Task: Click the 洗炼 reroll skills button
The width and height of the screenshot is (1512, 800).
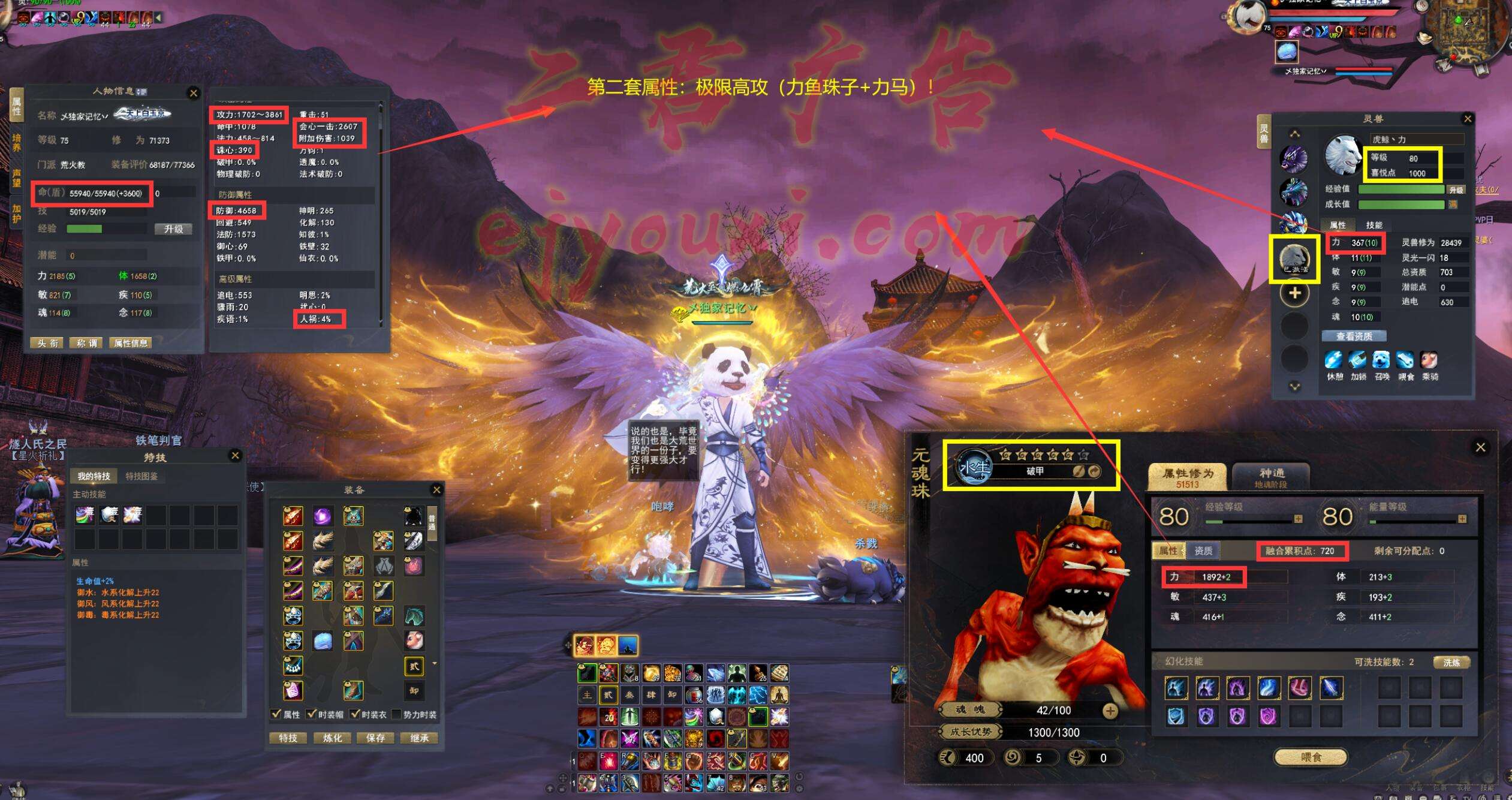Action: tap(1451, 662)
